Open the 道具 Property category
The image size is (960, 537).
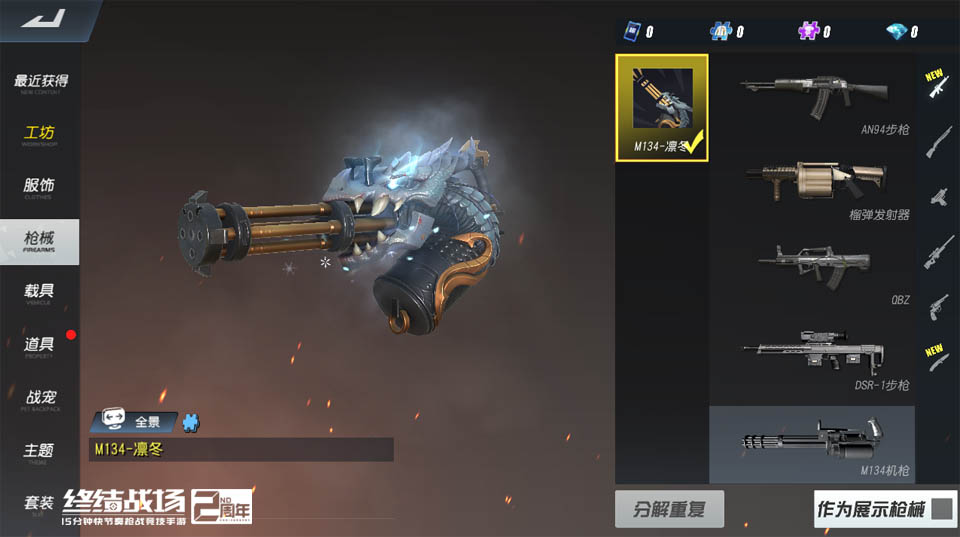click(x=40, y=345)
